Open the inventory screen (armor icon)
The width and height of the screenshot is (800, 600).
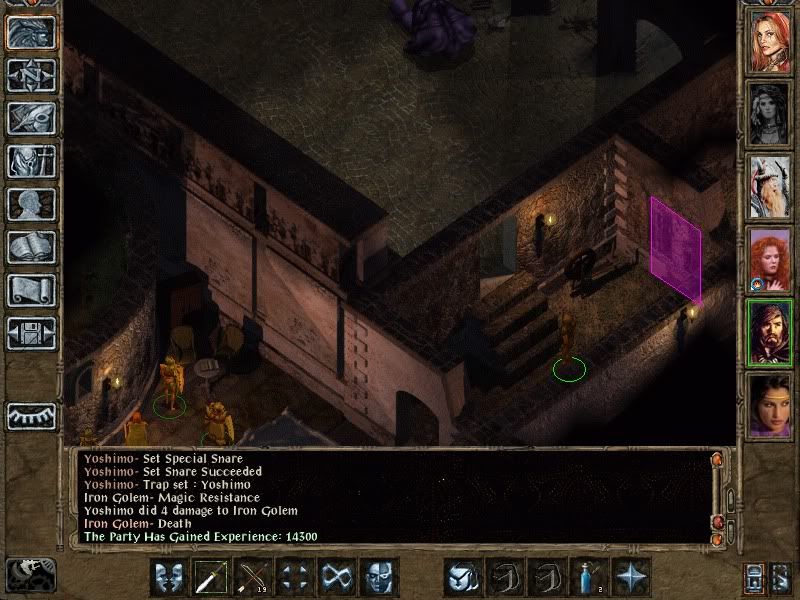(x=31, y=161)
